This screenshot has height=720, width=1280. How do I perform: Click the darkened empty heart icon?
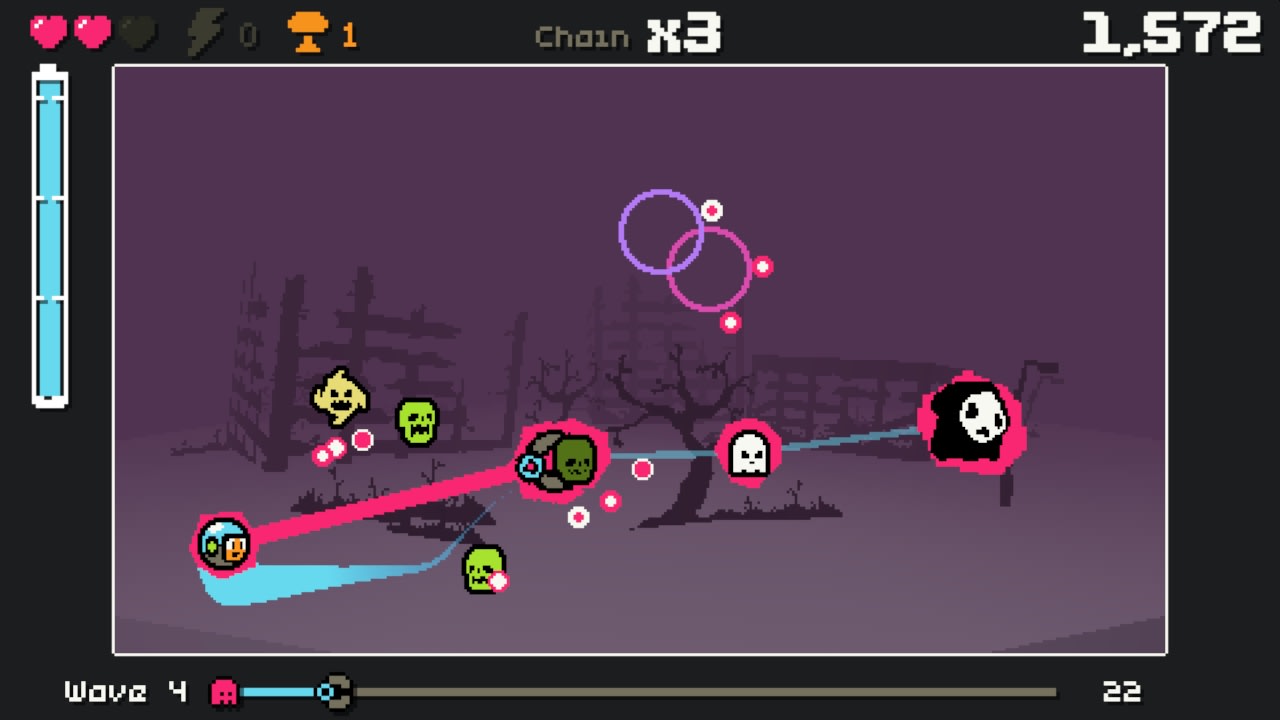pyautogui.click(x=137, y=32)
